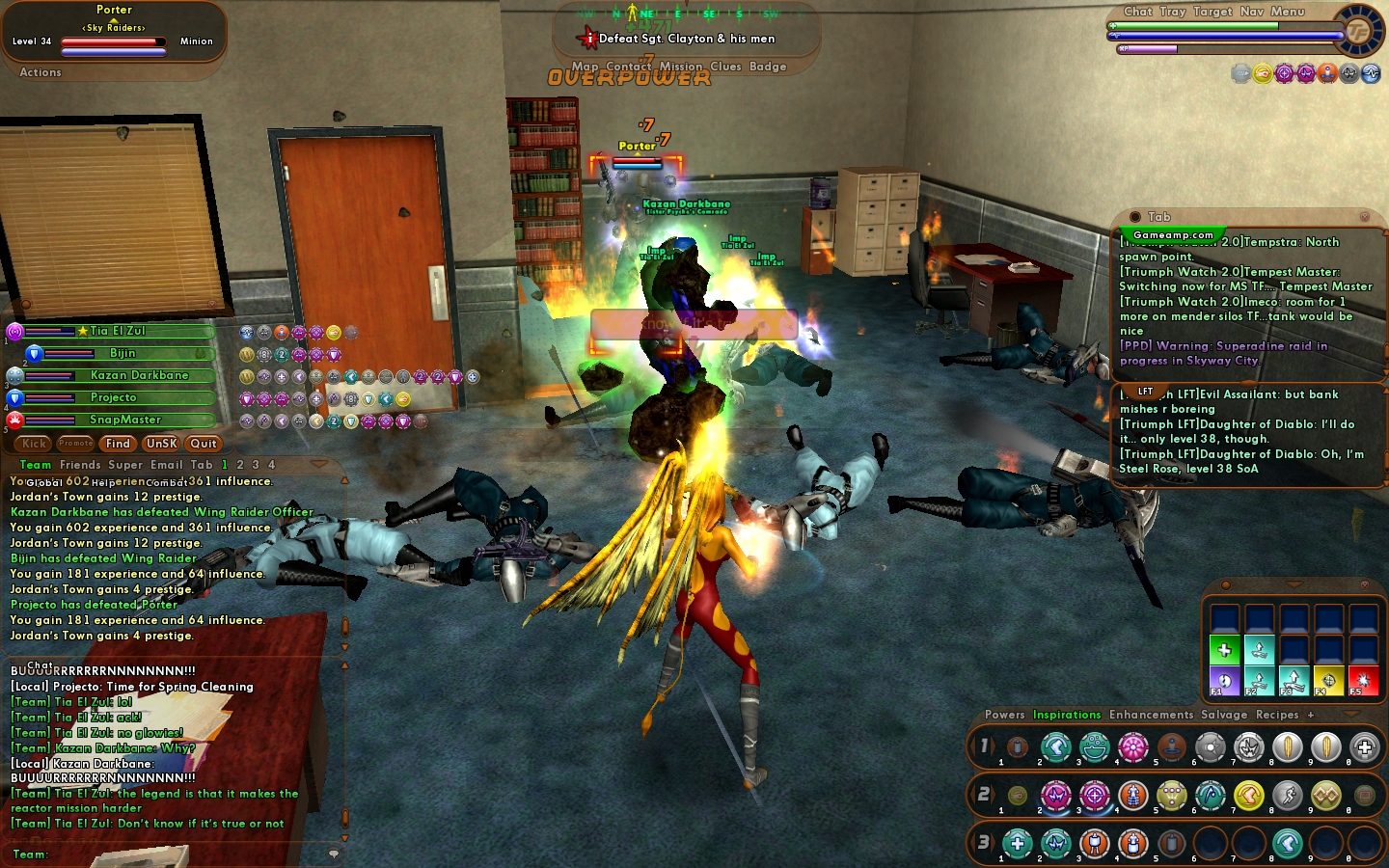Quit the team with the Quit button
This screenshot has width=1389, height=868.
tap(204, 444)
